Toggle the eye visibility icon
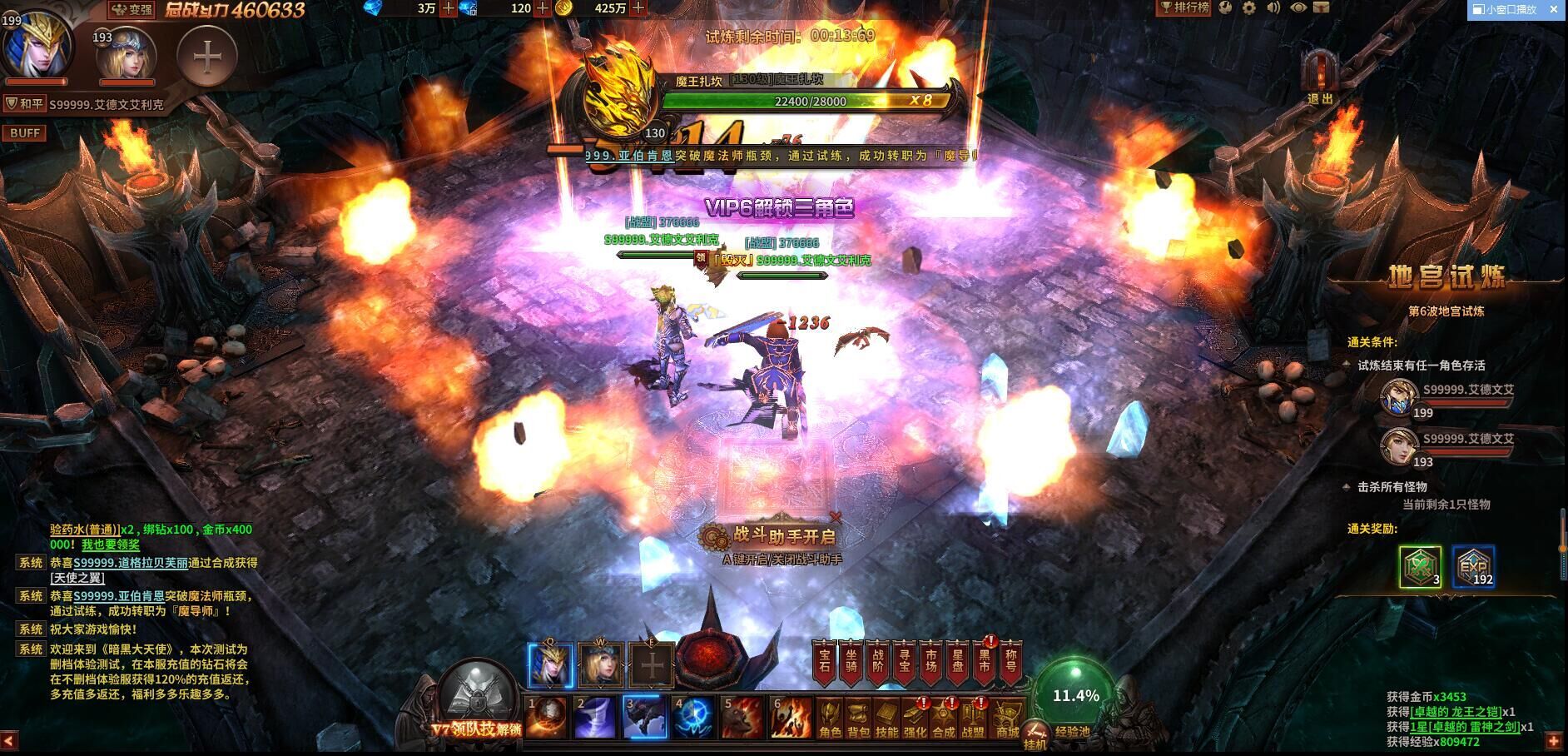The height and width of the screenshot is (756, 1568). click(1298, 8)
